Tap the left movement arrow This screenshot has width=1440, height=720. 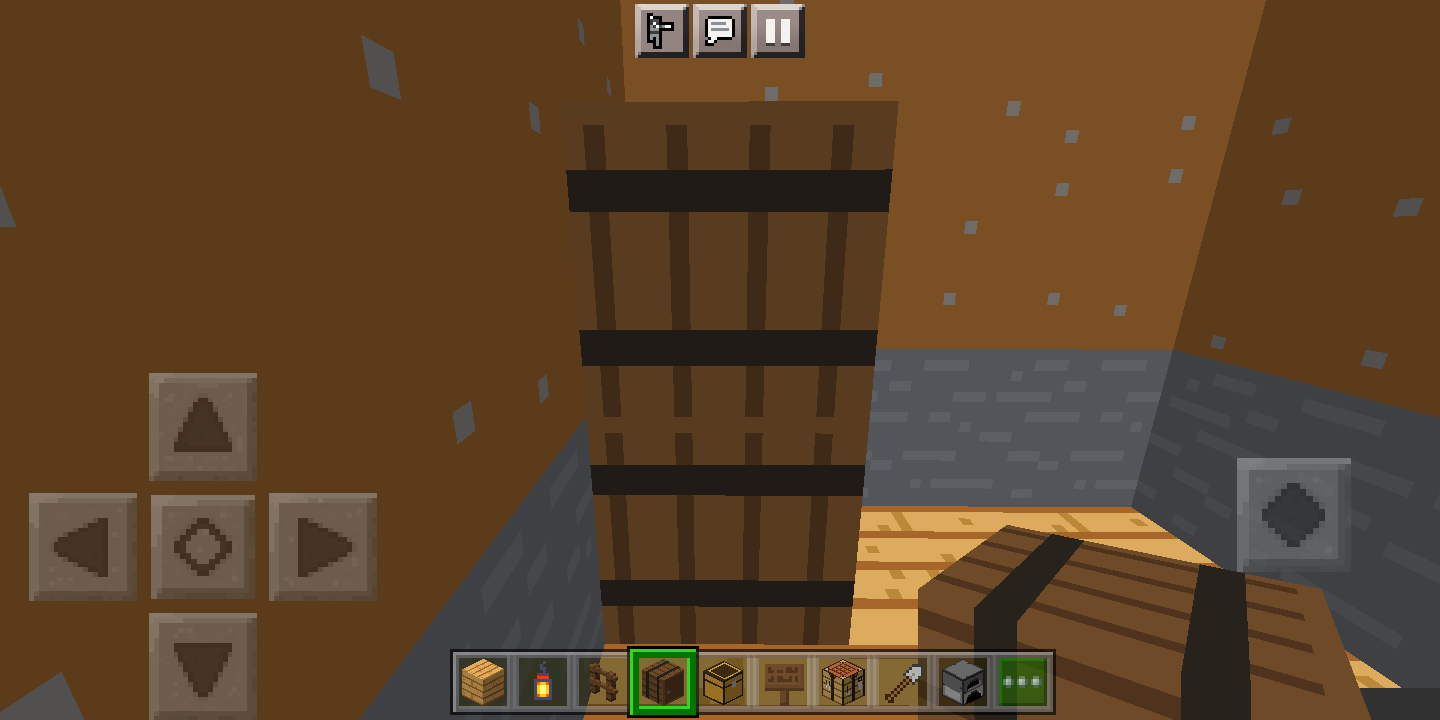click(x=83, y=547)
